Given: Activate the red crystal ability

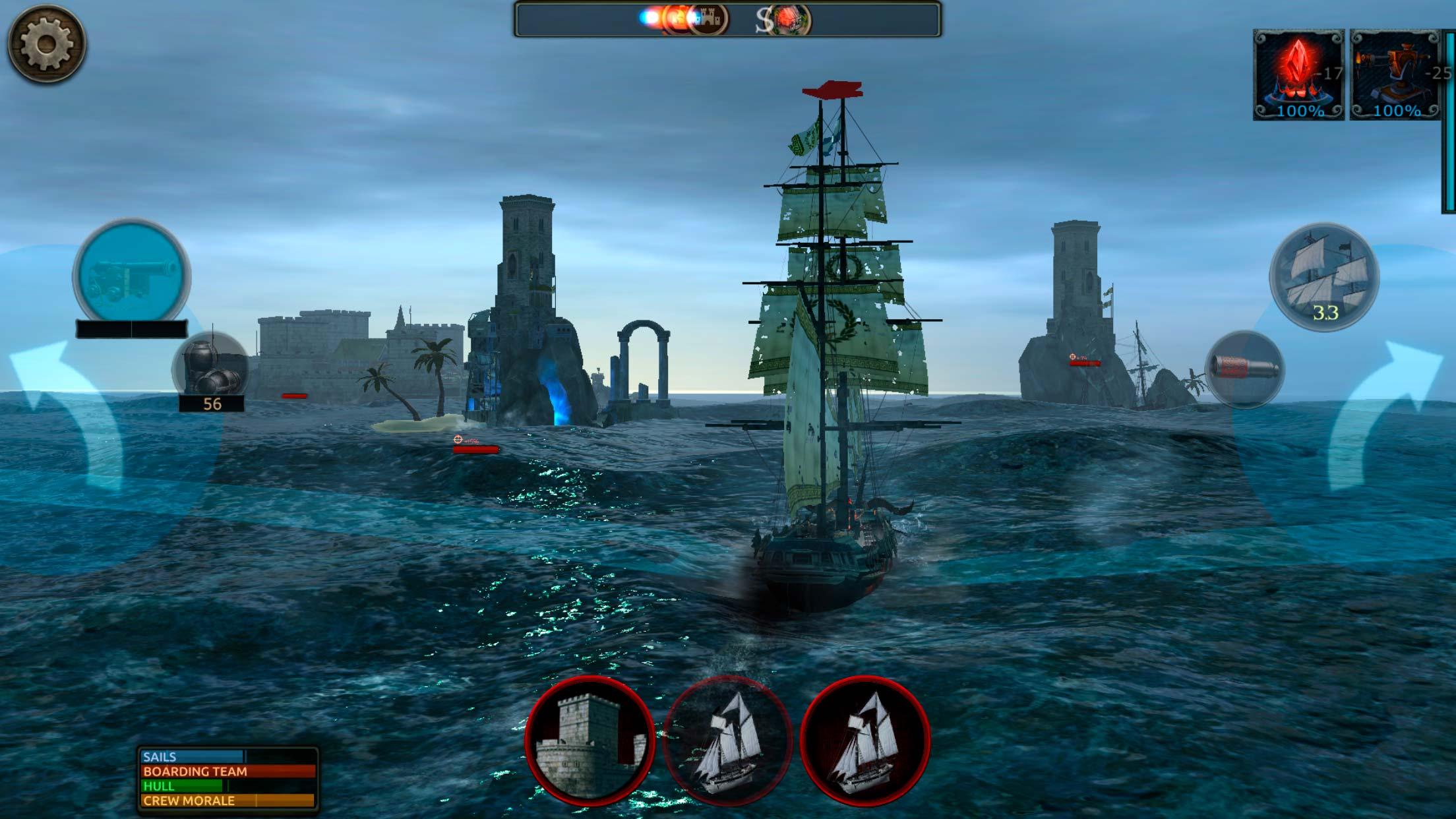Looking at the screenshot, I should point(1298,75).
